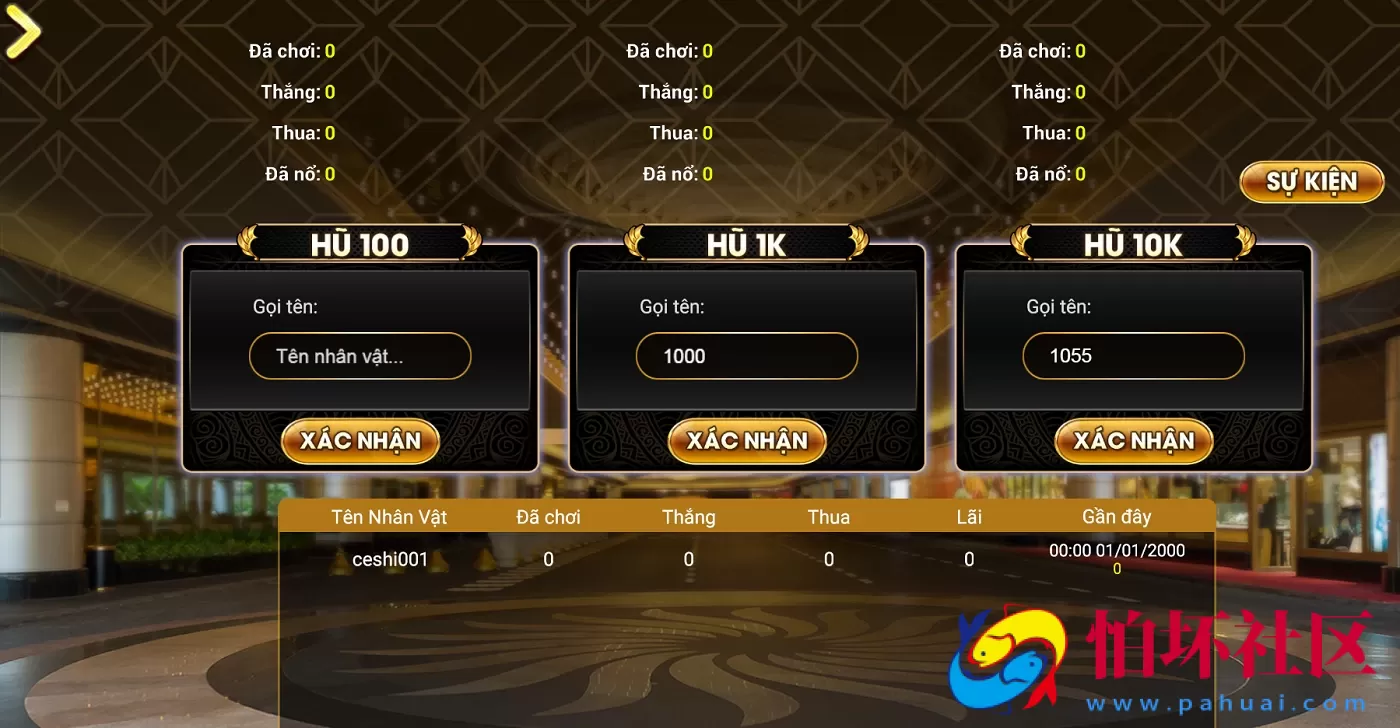The width and height of the screenshot is (1400, 728).
Task: Click the 00:00 01/01/2000 timestamp entry
Action: click(1119, 549)
